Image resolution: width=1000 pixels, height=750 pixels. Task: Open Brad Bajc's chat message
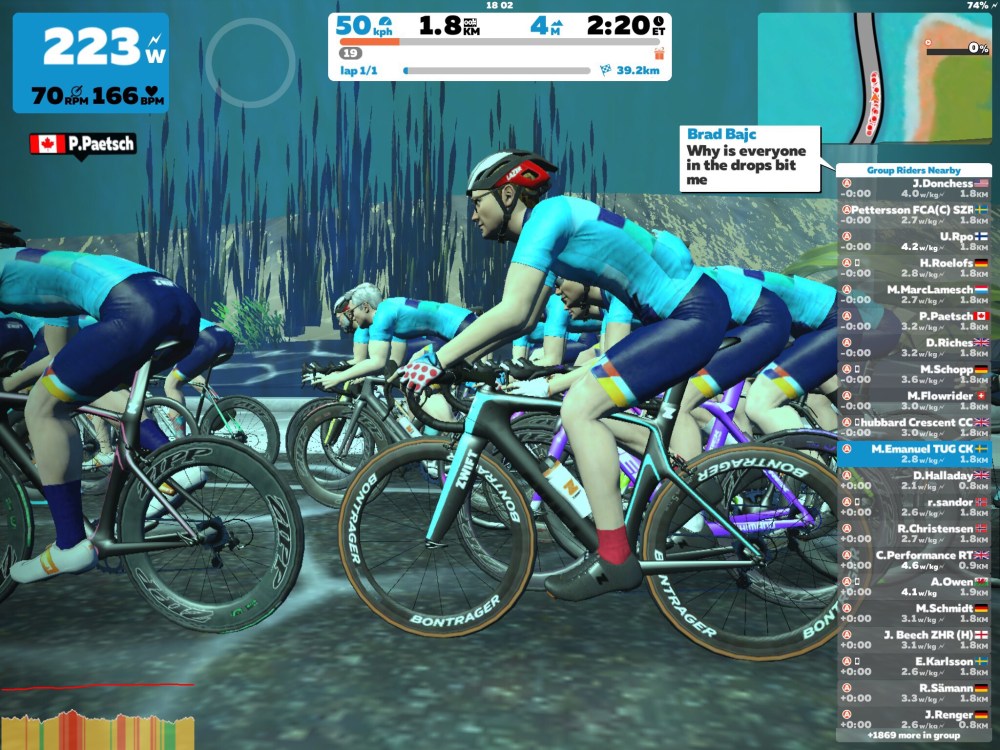[x=750, y=157]
